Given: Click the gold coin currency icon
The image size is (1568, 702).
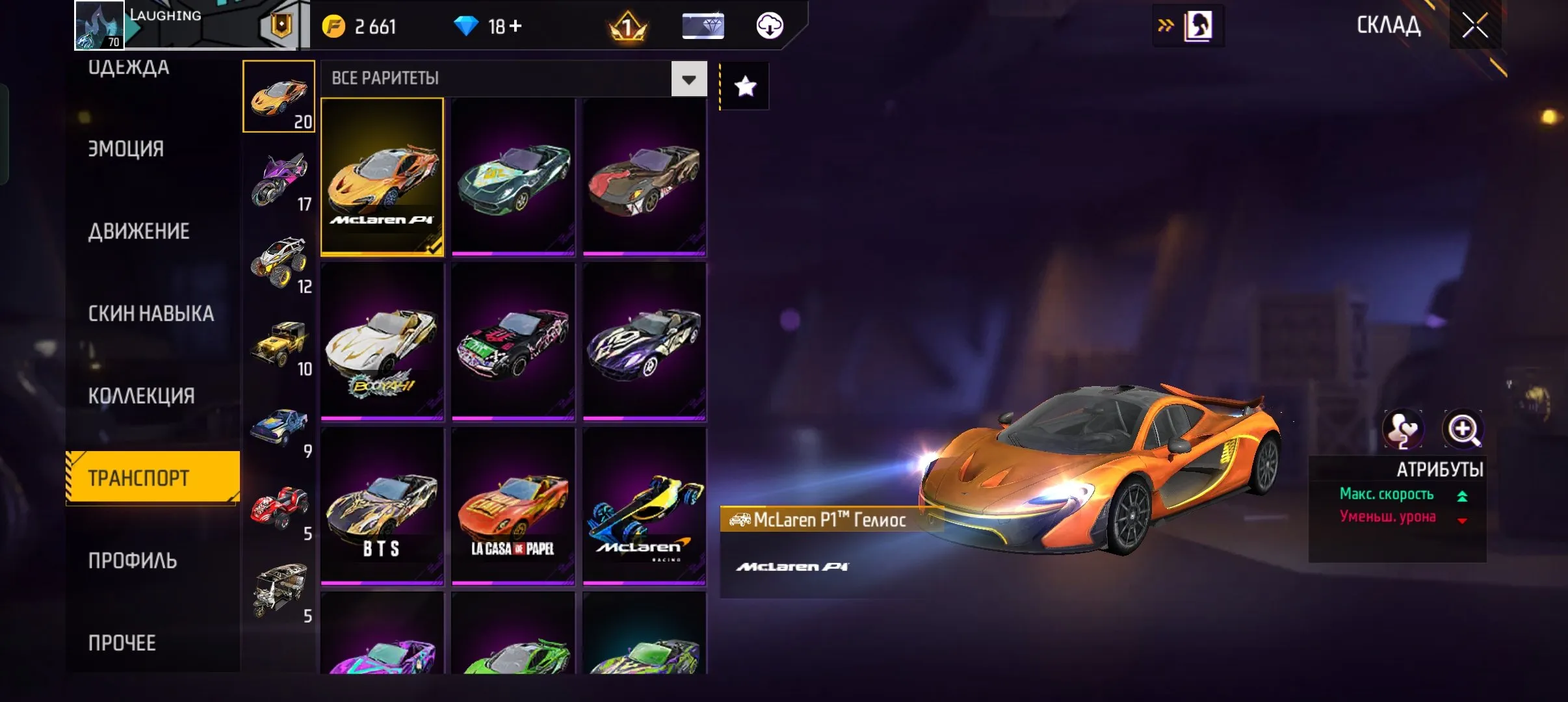Looking at the screenshot, I should click(335, 25).
